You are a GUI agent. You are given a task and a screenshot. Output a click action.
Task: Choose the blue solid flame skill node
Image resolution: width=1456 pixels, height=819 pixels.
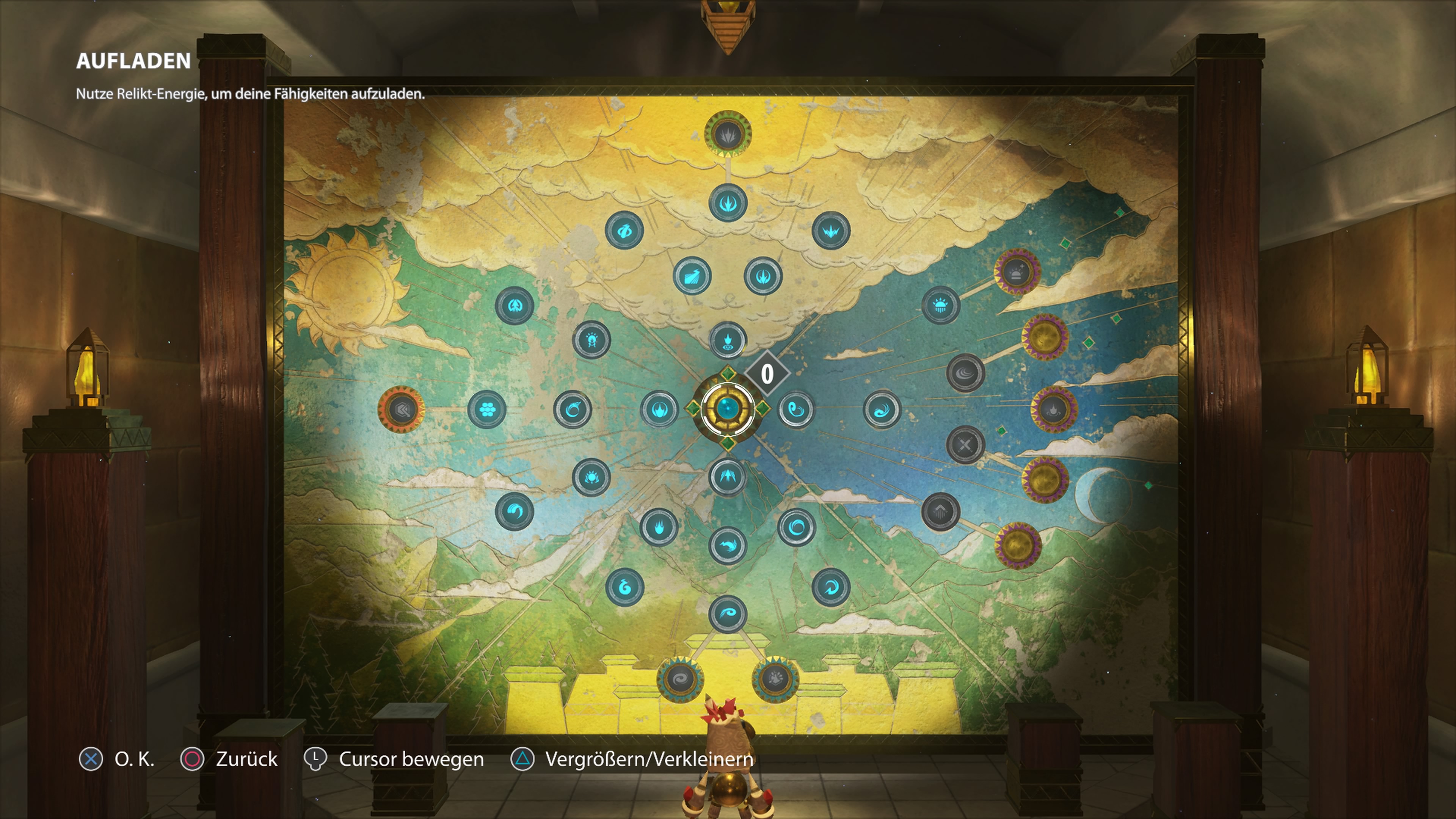tap(659, 527)
